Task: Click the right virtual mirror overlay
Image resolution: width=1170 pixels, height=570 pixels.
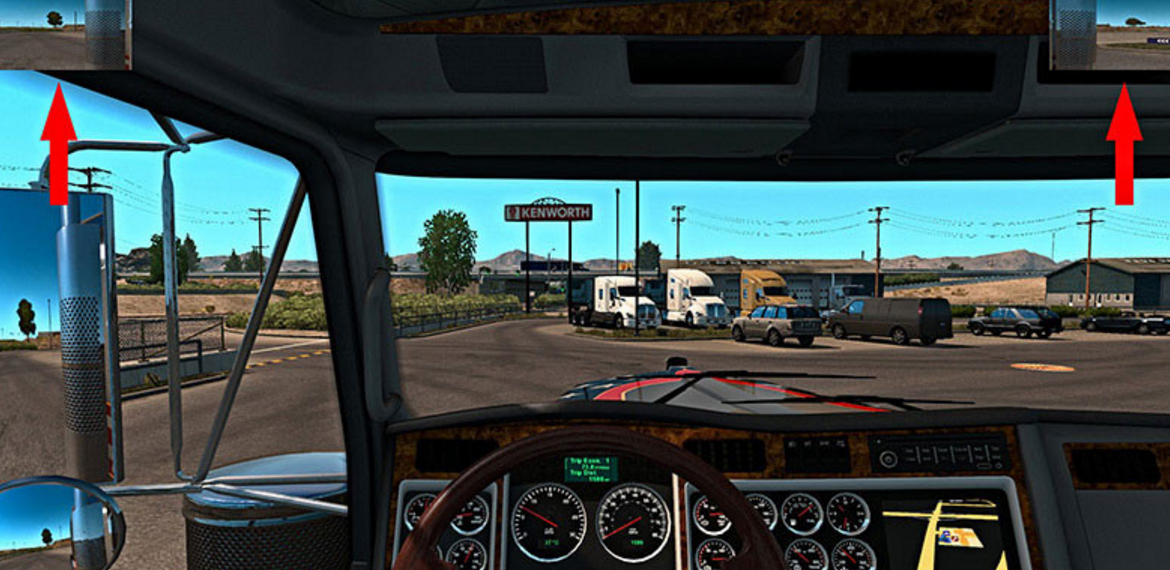Action: point(1110,34)
